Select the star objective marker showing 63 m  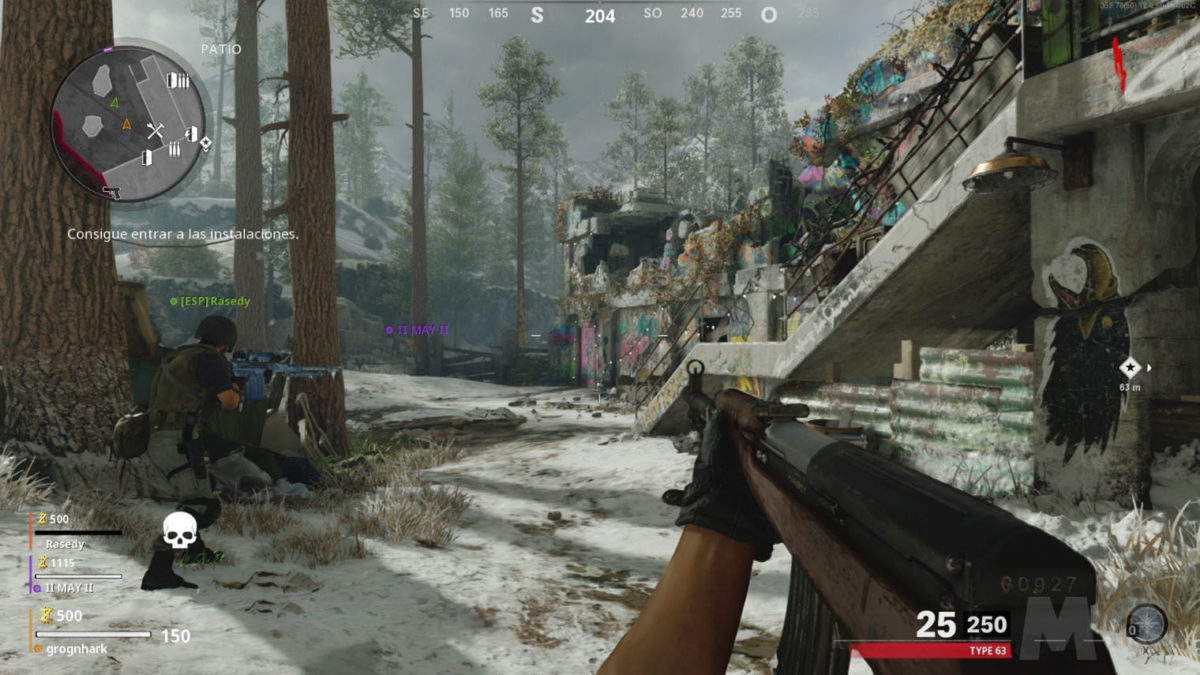coord(1130,367)
